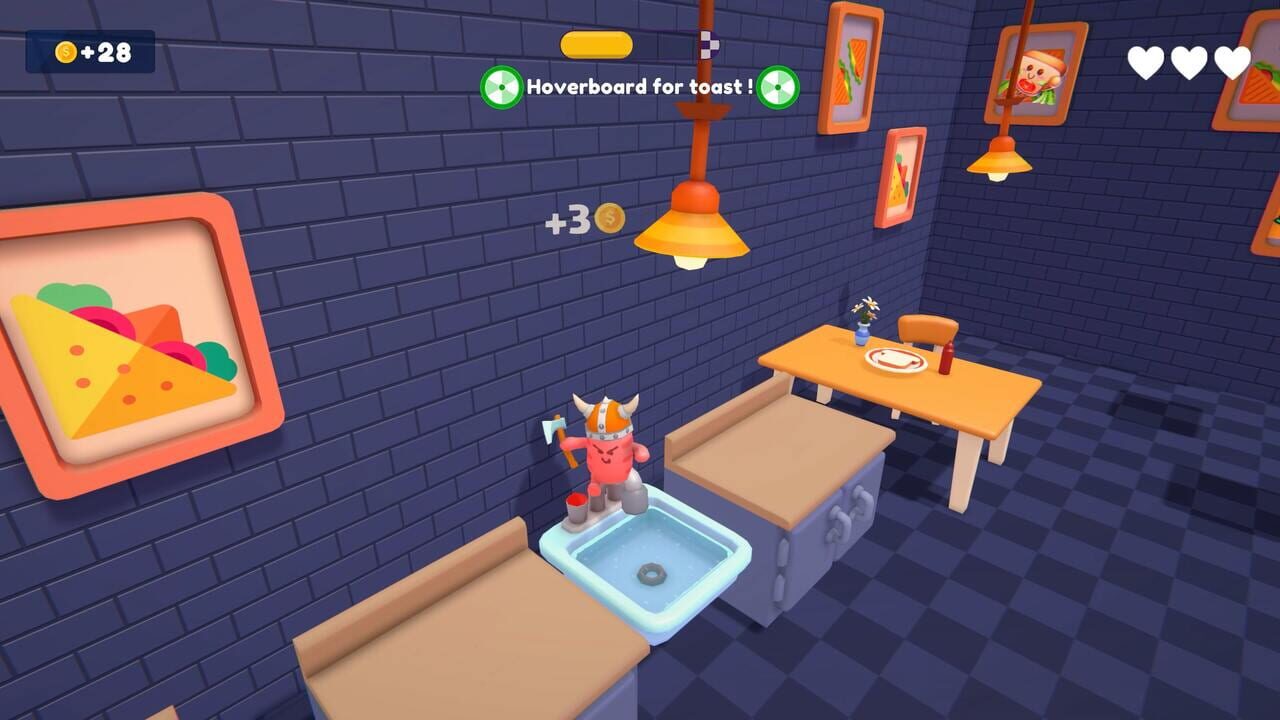This screenshot has width=1280, height=720.
Task: Toggle the leftmost heart in the health bar
Action: coord(1146,60)
